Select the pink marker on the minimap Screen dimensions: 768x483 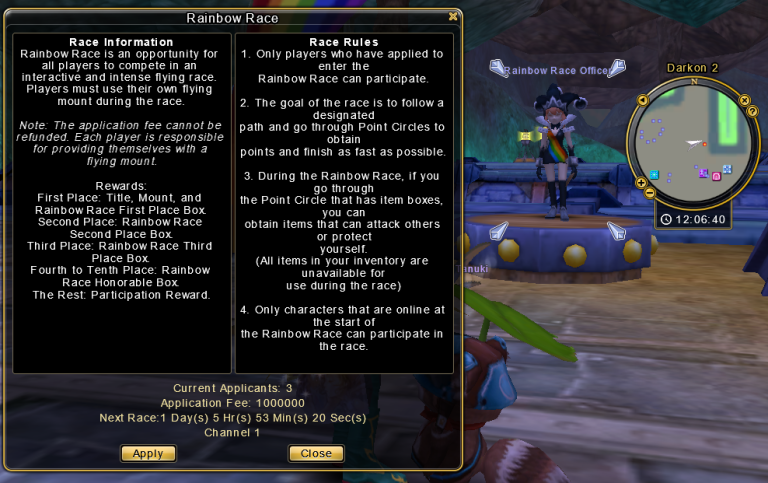pyautogui.click(x=716, y=176)
